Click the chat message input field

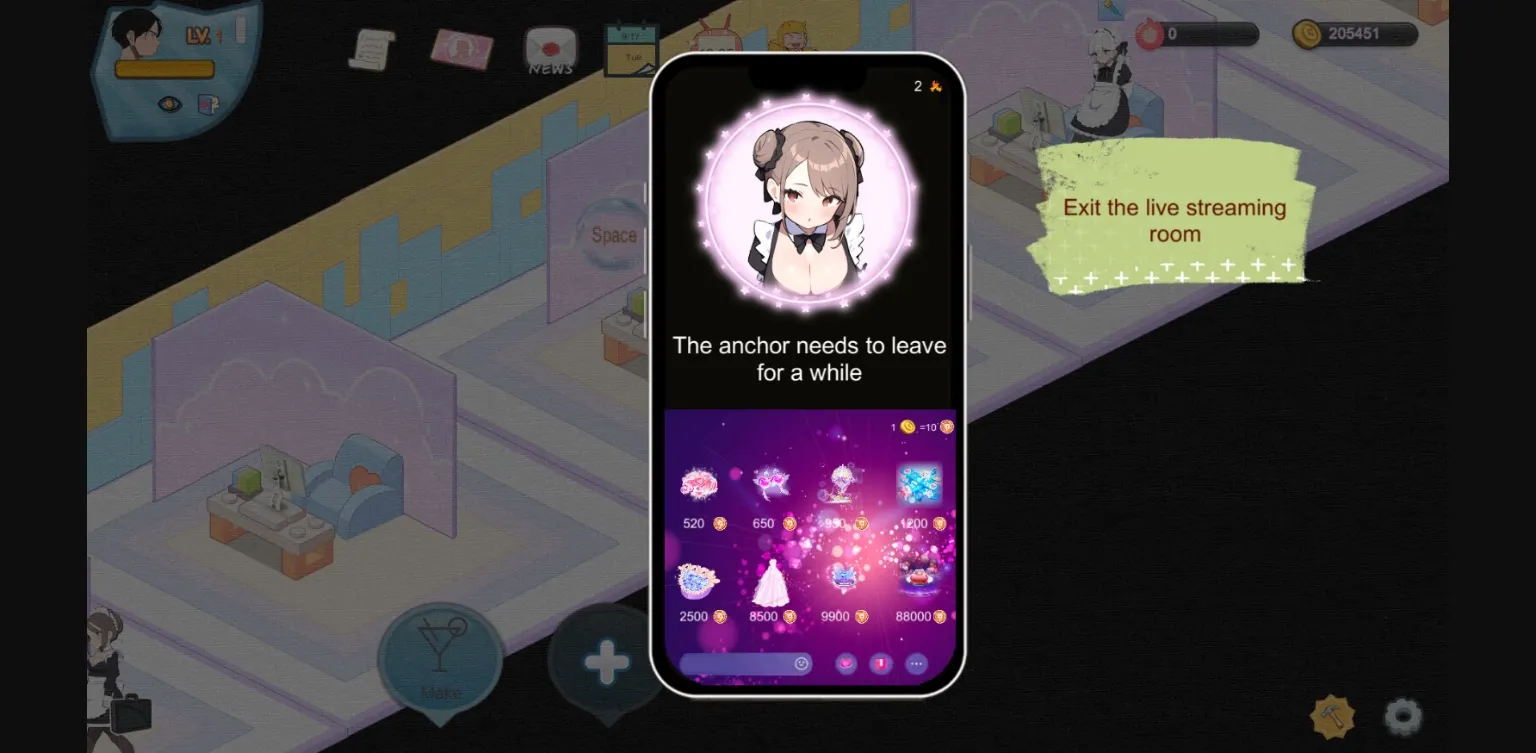pos(740,663)
